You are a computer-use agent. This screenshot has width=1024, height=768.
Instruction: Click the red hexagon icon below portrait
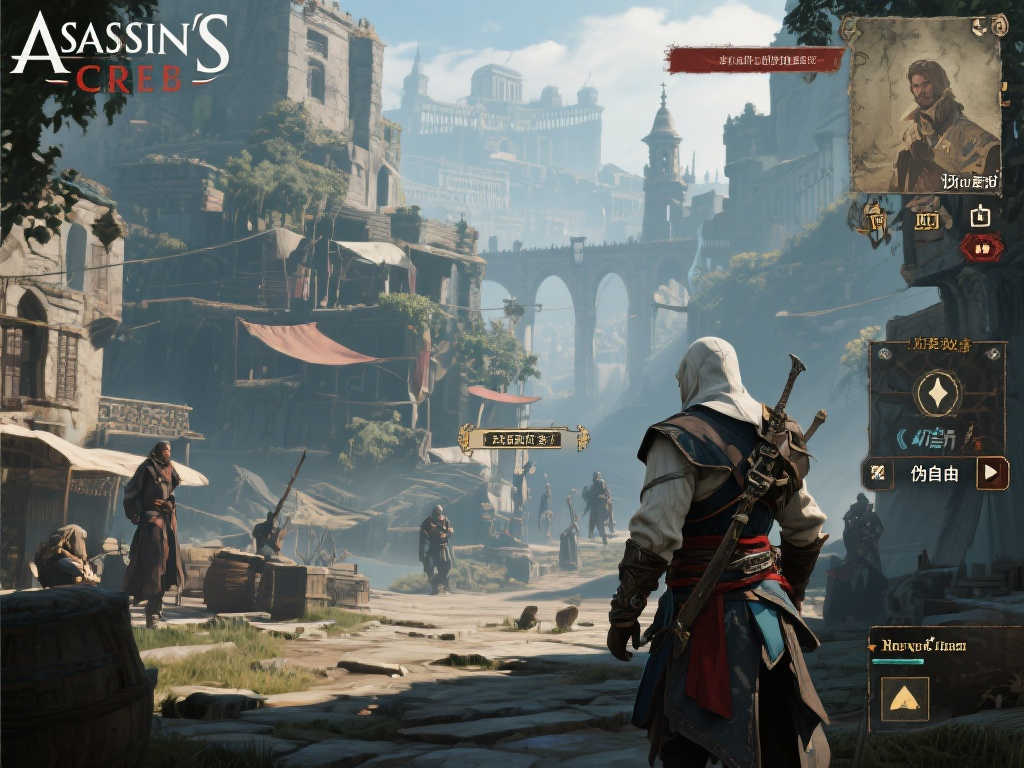[981, 247]
